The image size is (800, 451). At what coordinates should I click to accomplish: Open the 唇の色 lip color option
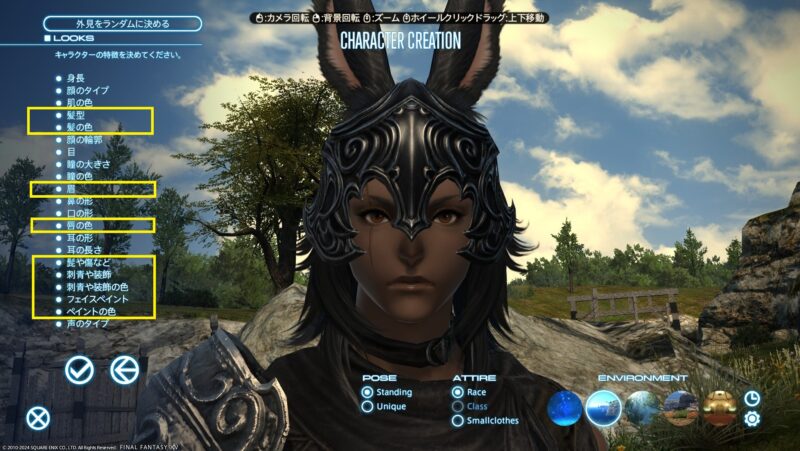80,226
